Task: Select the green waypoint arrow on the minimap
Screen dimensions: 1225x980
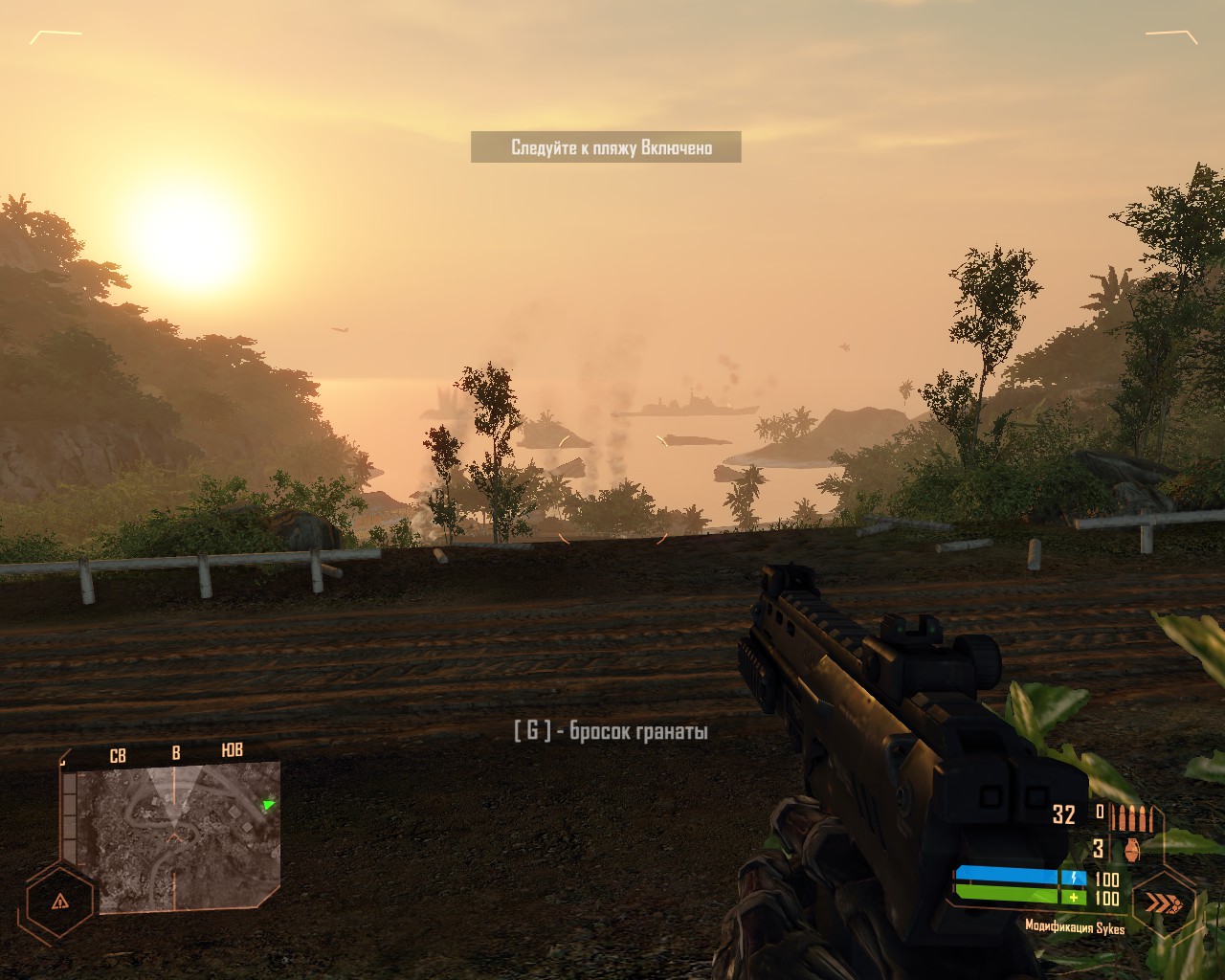Action: (x=267, y=805)
